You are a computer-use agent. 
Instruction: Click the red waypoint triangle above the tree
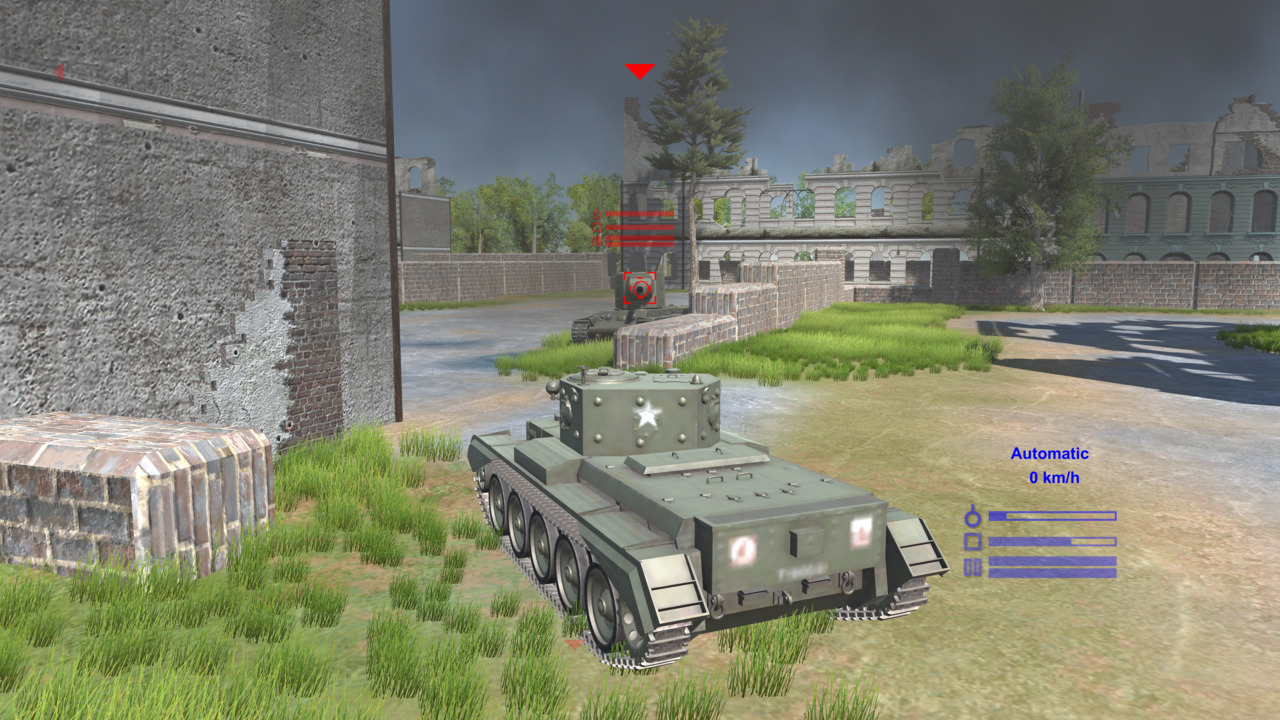point(640,70)
